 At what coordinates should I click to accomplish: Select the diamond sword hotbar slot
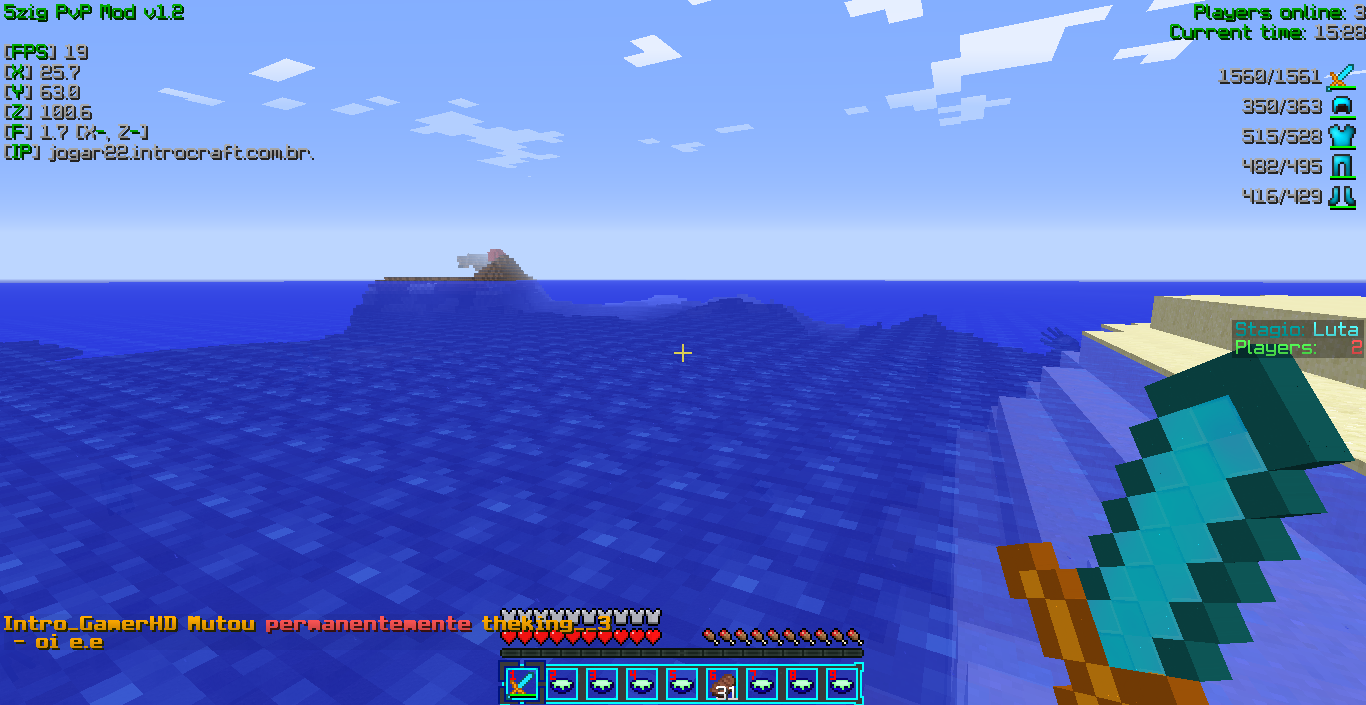(522, 684)
